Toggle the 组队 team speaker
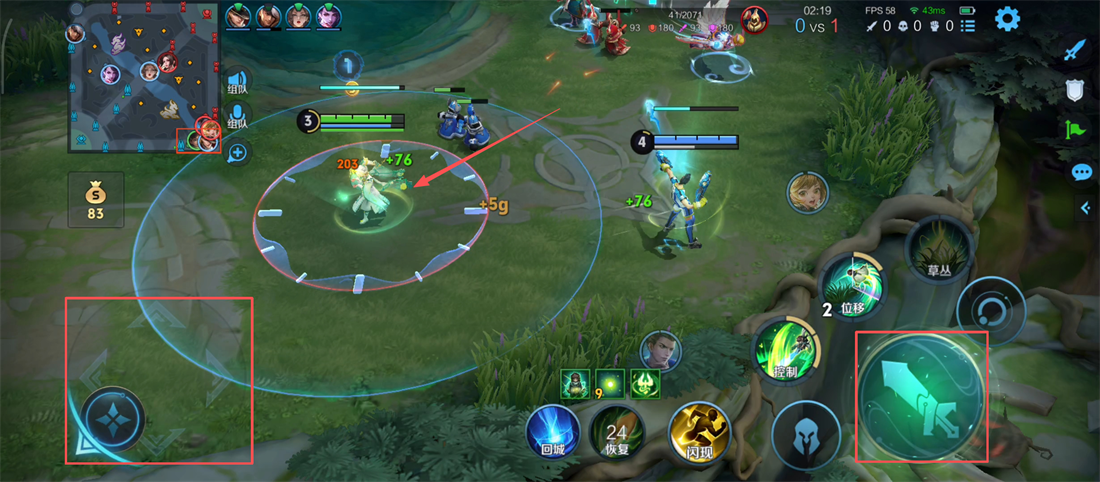The height and width of the screenshot is (482, 1100). (x=237, y=81)
